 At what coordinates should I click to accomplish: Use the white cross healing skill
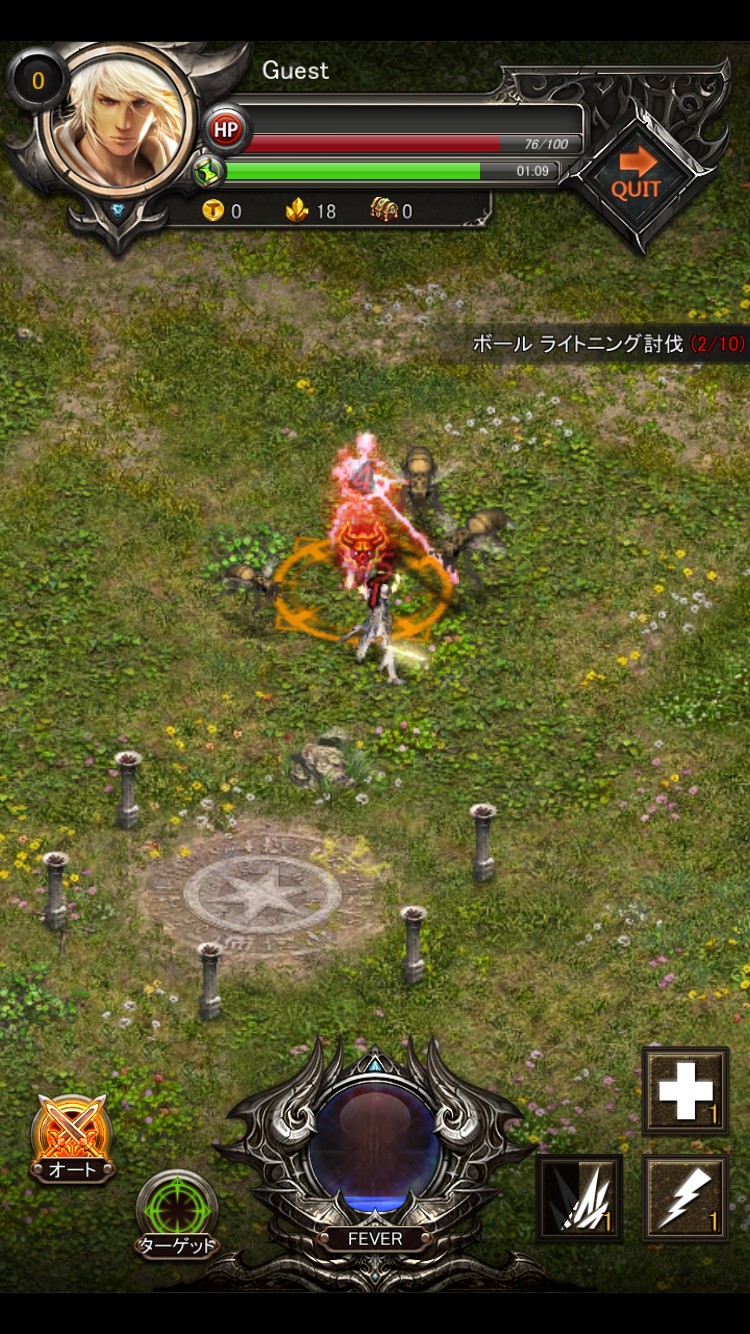[x=685, y=1091]
